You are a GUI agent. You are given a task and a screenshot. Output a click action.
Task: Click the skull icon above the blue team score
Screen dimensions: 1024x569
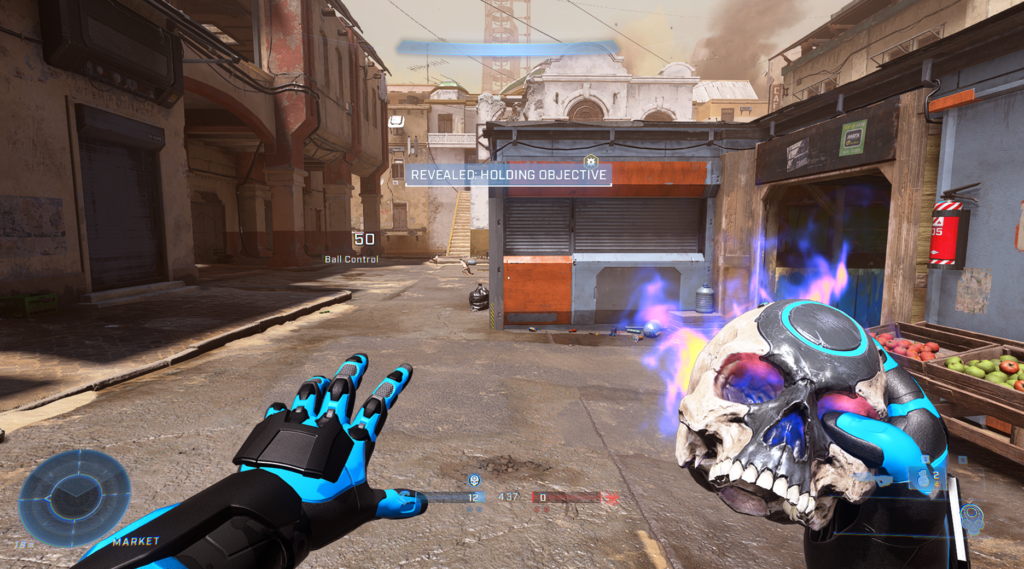(x=474, y=480)
